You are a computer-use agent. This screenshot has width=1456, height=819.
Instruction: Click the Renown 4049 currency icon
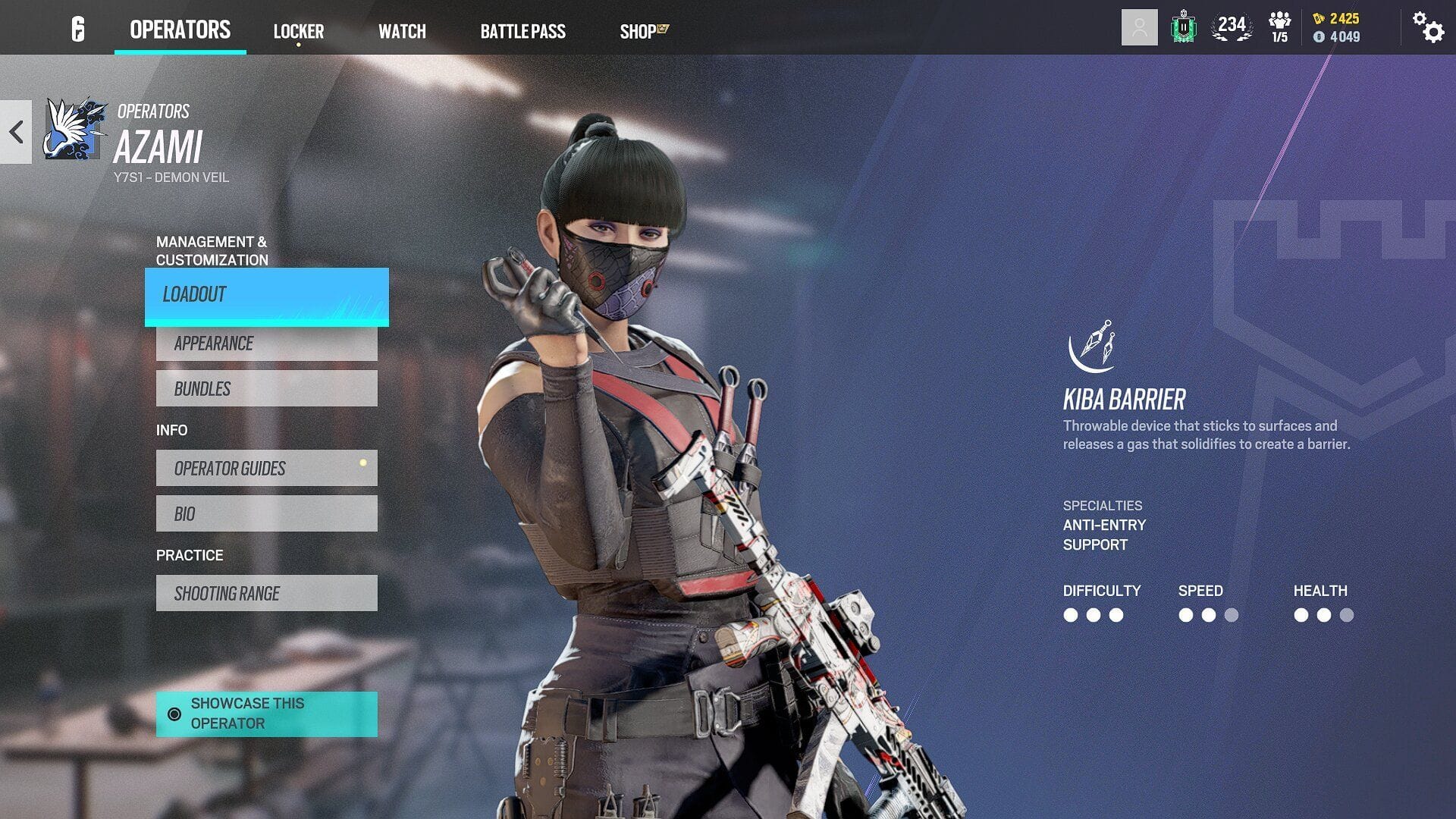tap(1320, 36)
